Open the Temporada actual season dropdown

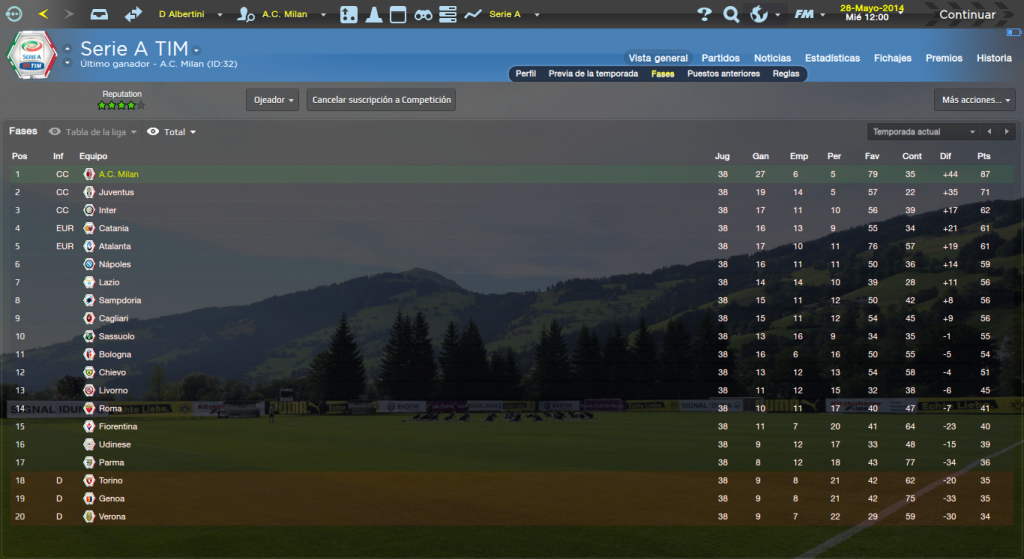click(922, 132)
